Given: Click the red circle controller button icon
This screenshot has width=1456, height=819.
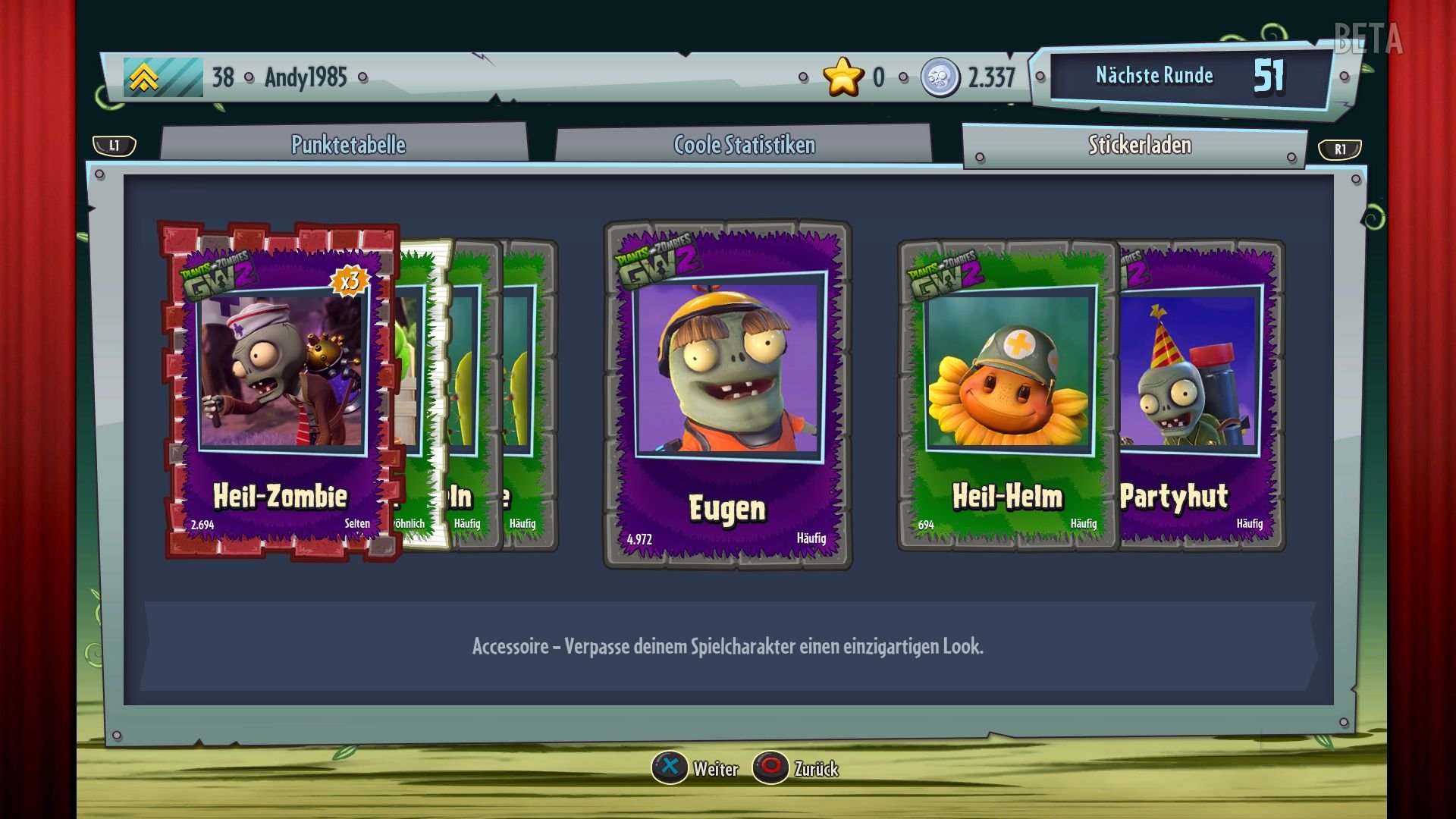Looking at the screenshot, I should click(x=771, y=768).
